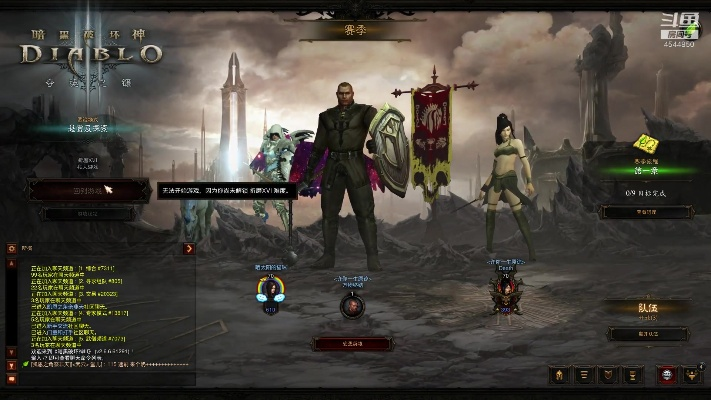The height and width of the screenshot is (400, 711).
Task: Click the orange arrow at chat panel's top right
Action: pyautogui.click(x=188, y=248)
